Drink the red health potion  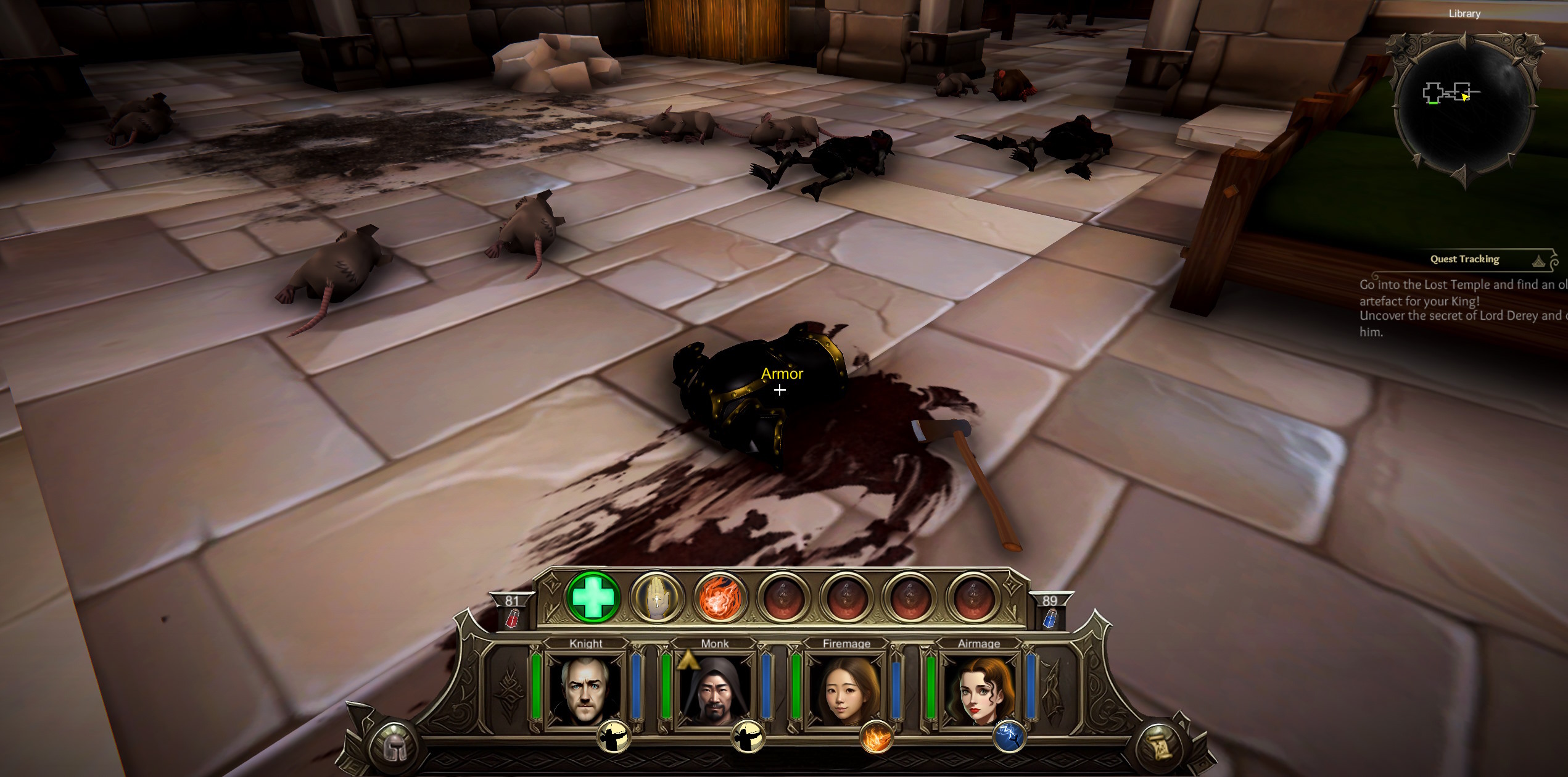click(x=512, y=618)
